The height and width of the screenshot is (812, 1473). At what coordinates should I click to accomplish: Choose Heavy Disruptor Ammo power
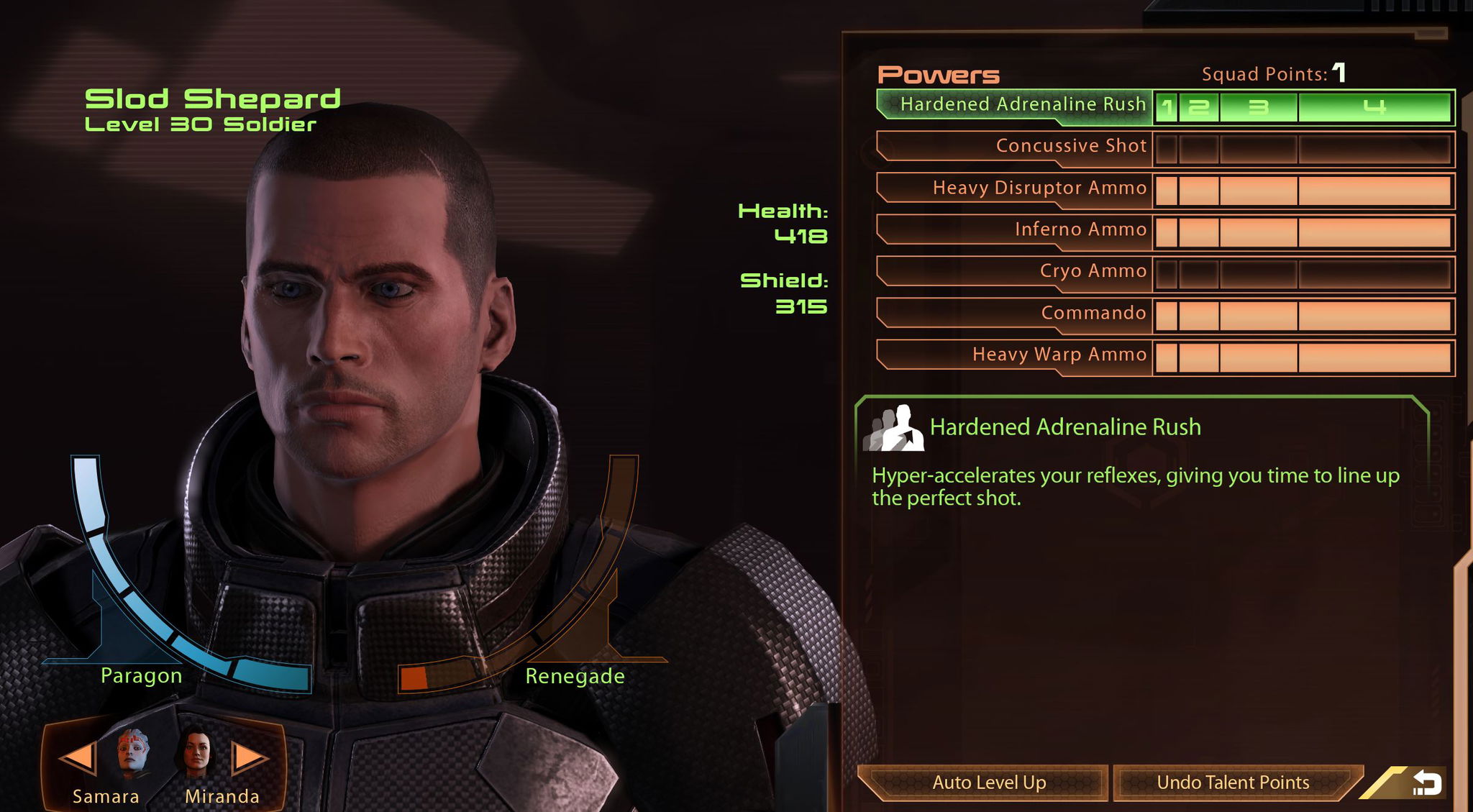[1039, 188]
